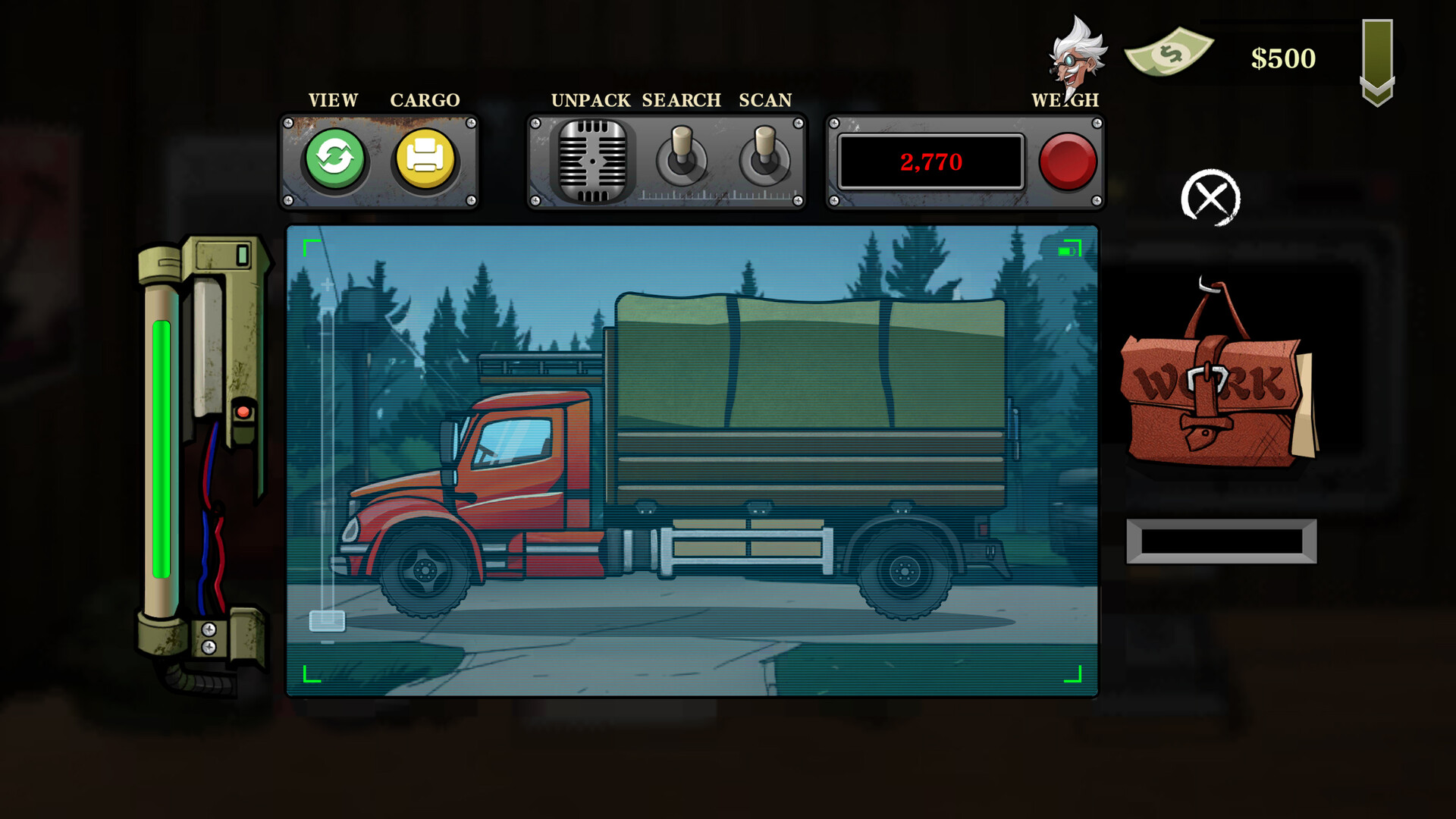Click the $500 money amount
This screenshot has width=1456, height=819.
pos(1284,58)
